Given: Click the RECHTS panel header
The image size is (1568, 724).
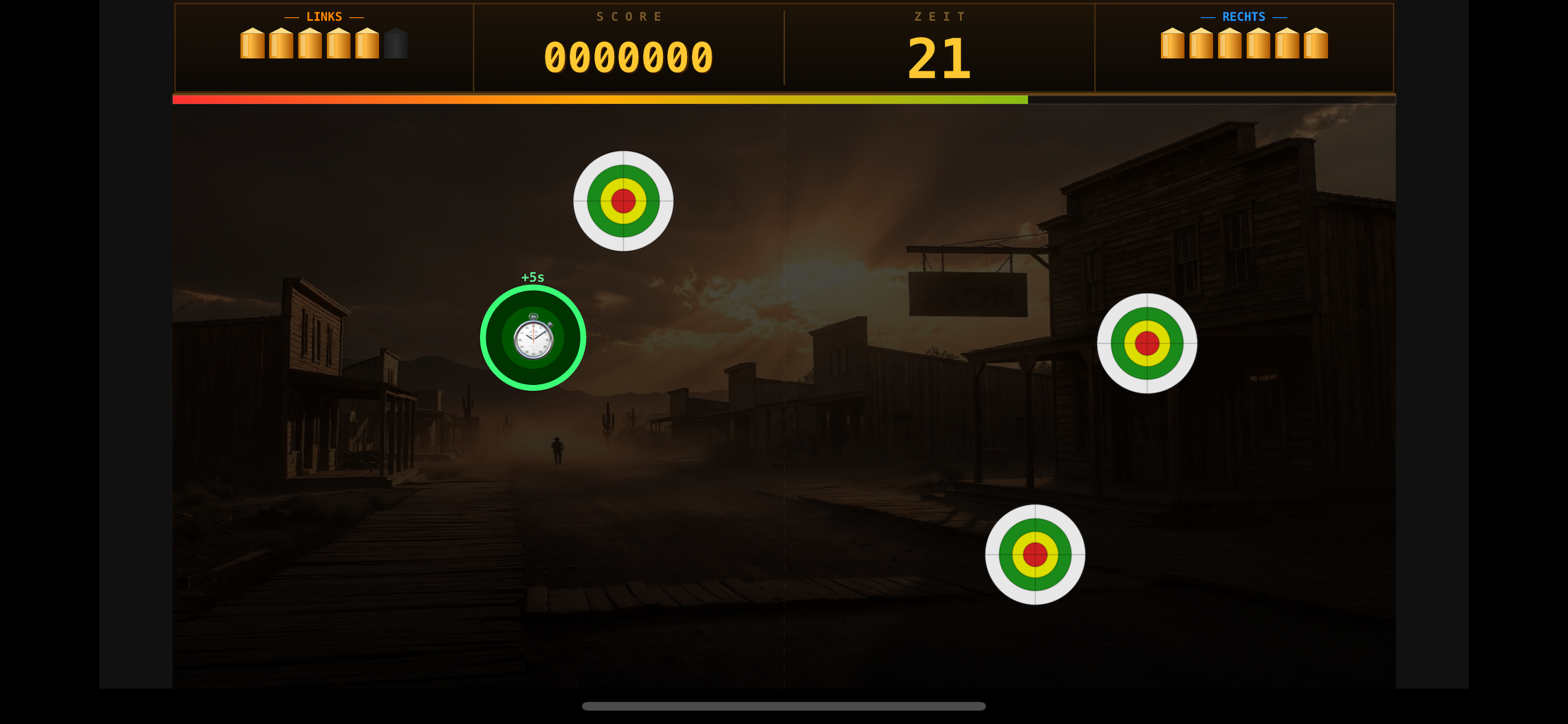Looking at the screenshot, I should pyautogui.click(x=1244, y=16).
